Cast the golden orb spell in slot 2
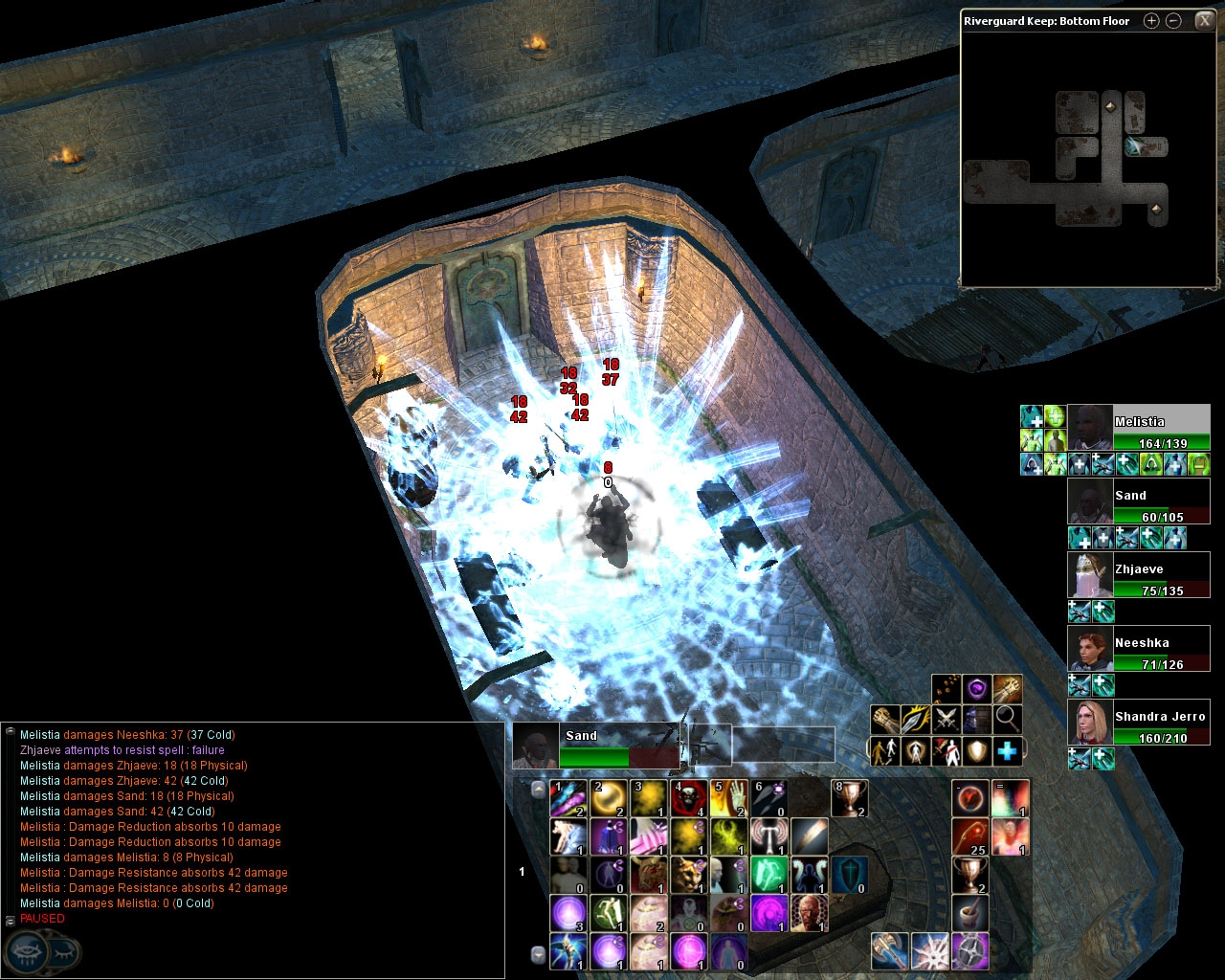Image resolution: width=1225 pixels, height=980 pixels. (x=609, y=798)
